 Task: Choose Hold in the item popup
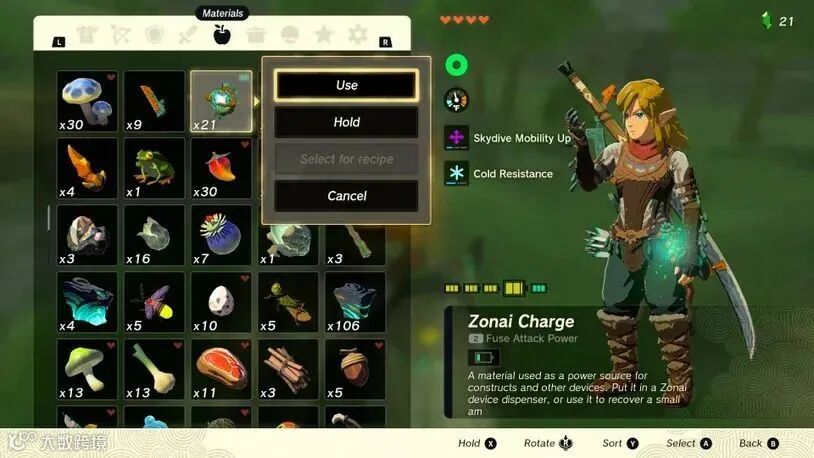(346, 122)
